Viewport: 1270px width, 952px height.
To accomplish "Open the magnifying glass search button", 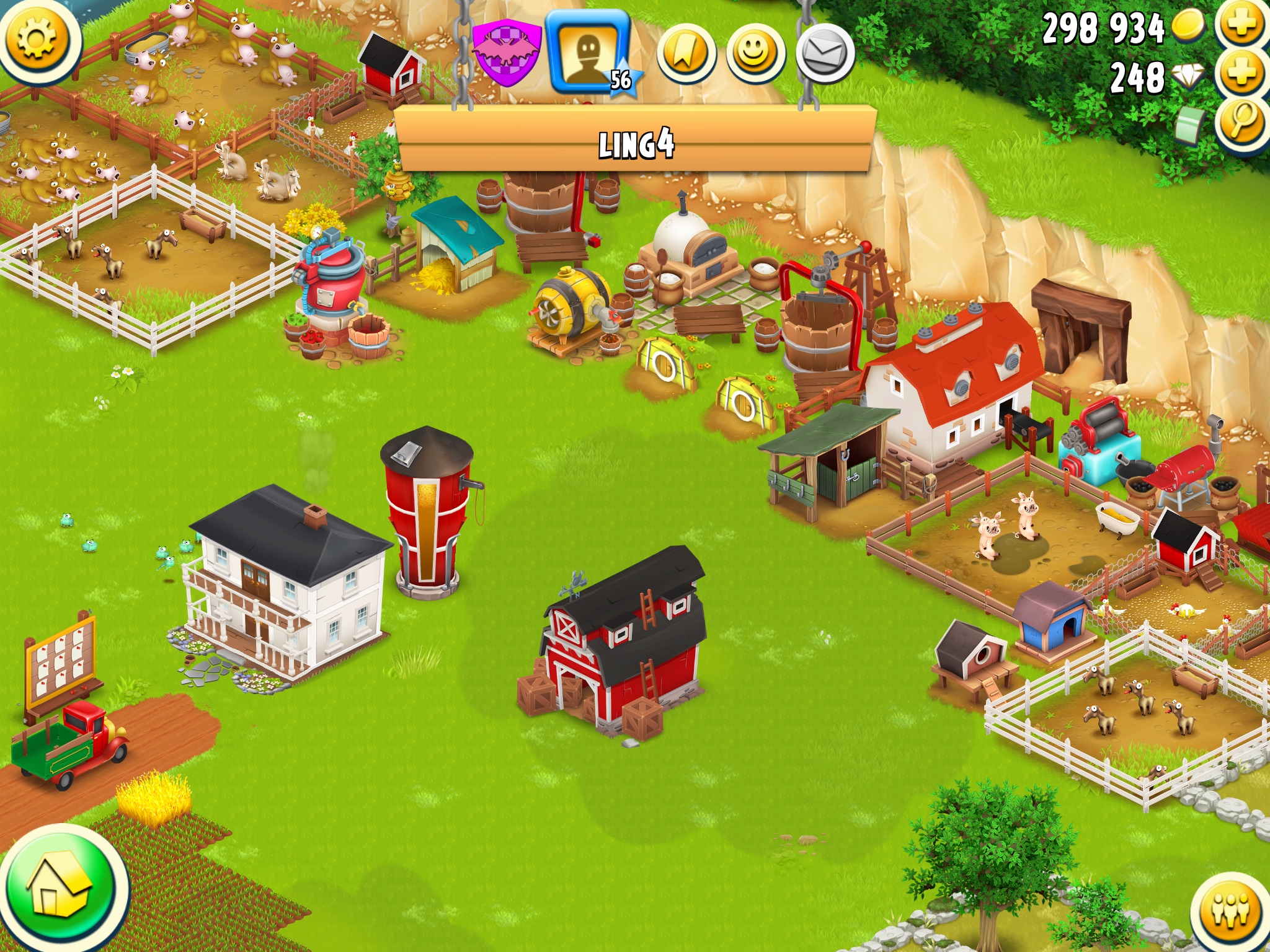I will (1241, 122).
